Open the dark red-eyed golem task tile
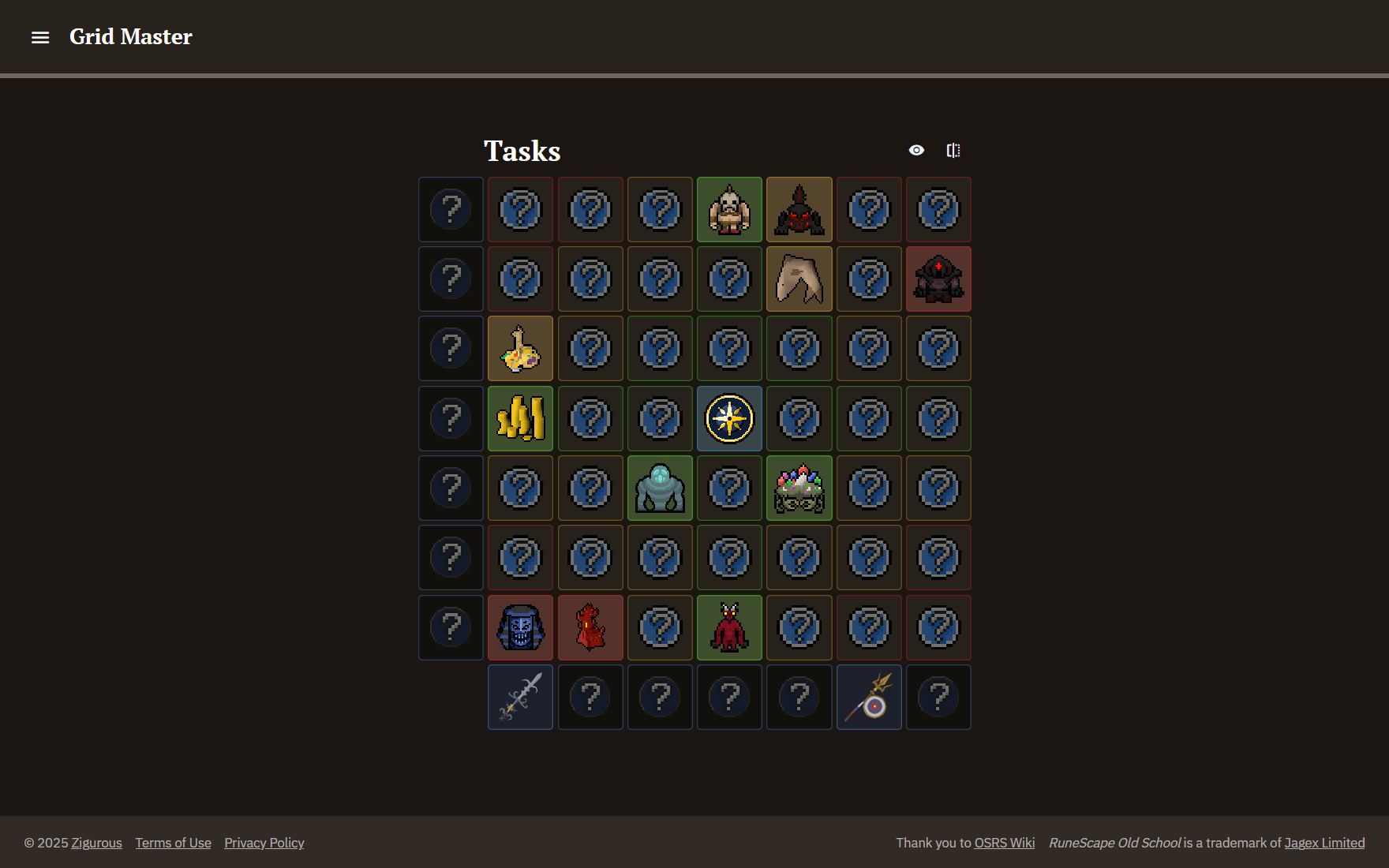The height and width of the screenshot is (868, 1389). 938,279
